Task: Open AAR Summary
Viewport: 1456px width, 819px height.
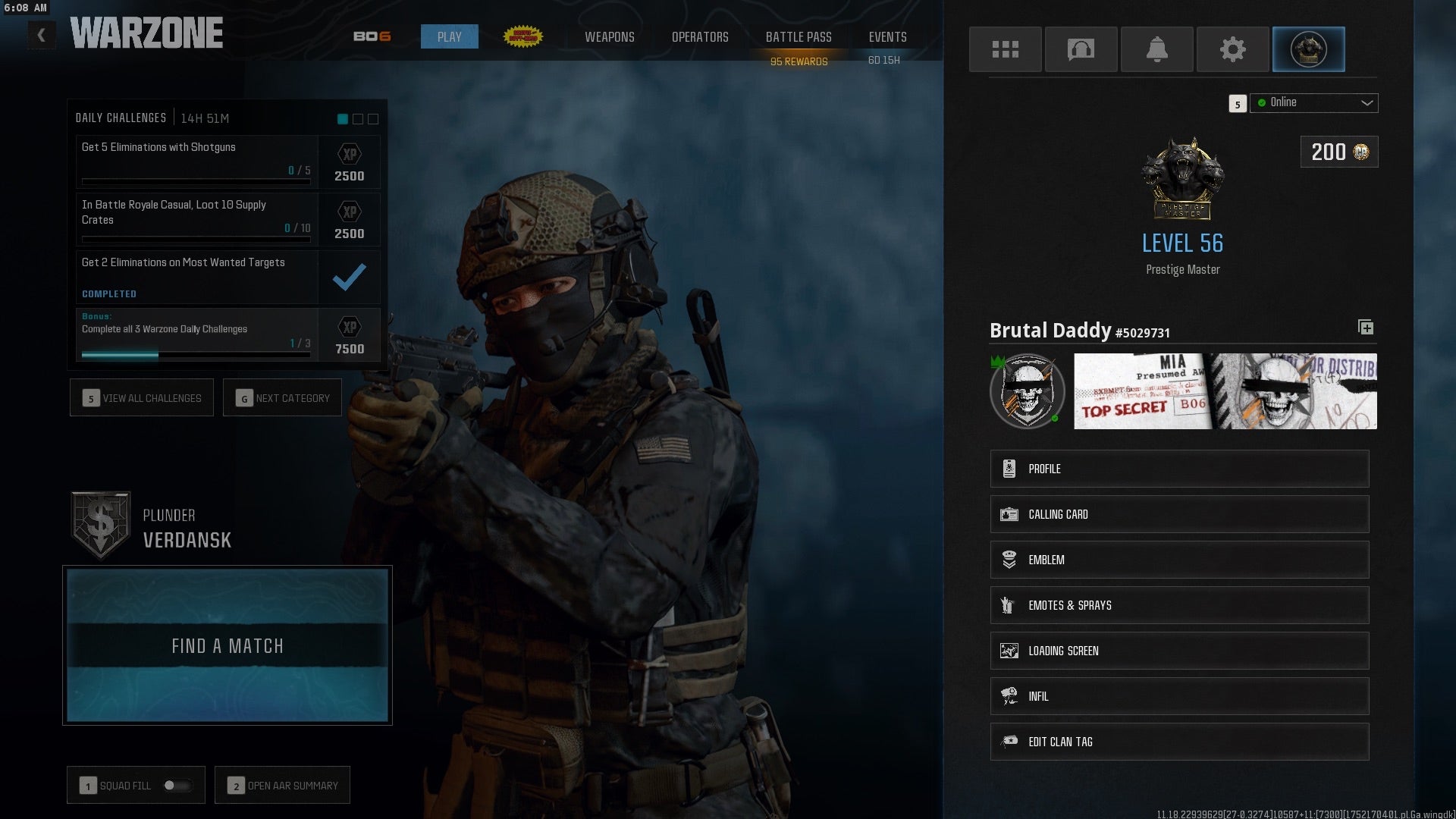Action: [x=282, y=786]
